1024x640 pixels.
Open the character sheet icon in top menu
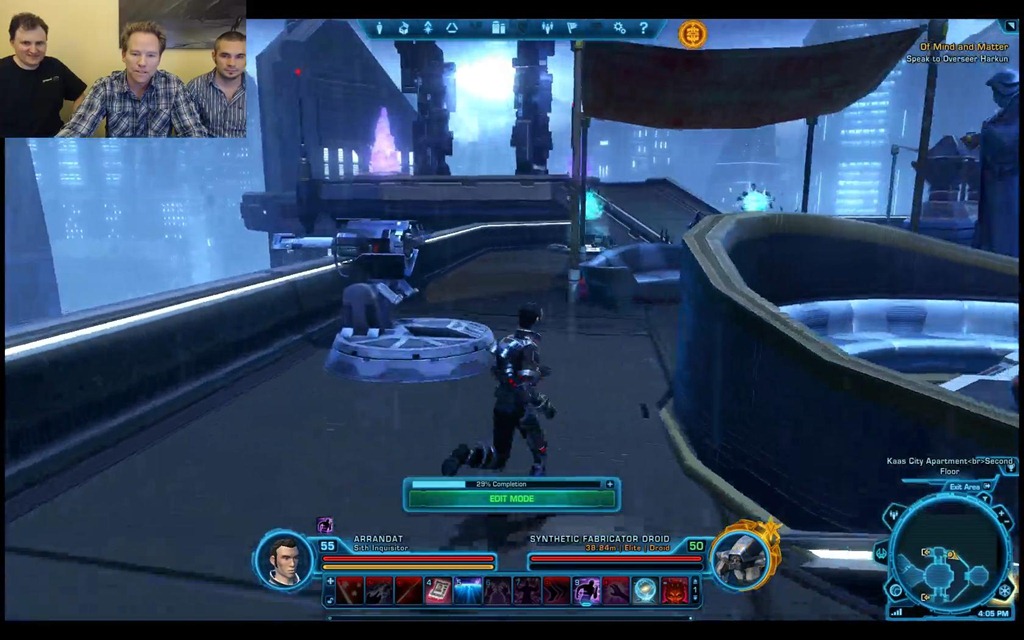pos(380,28)
